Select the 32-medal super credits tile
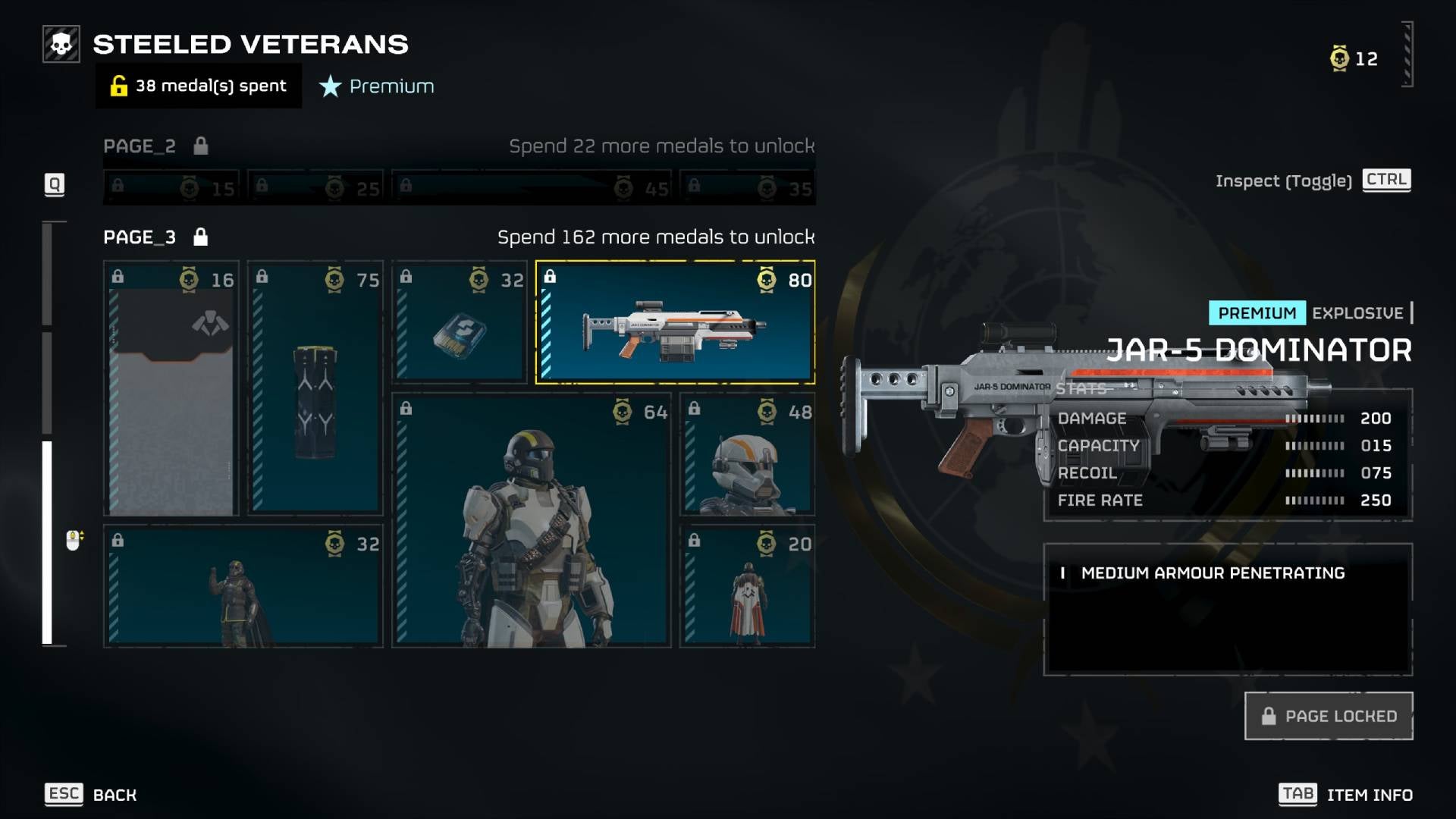This screenshot has height=819, width=1456. click(460, 322)
